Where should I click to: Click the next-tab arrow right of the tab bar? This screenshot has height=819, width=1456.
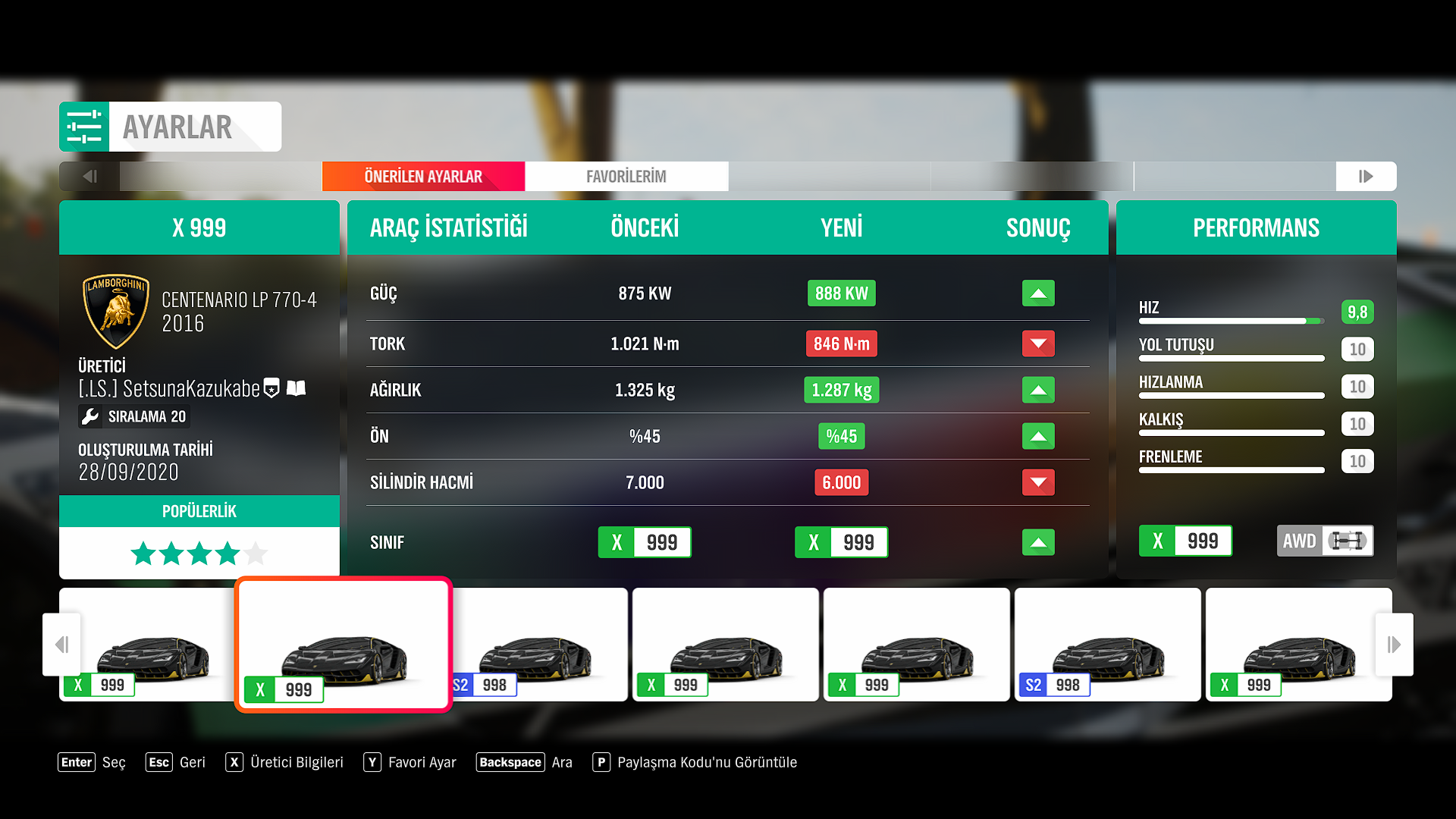[1366, 177]
